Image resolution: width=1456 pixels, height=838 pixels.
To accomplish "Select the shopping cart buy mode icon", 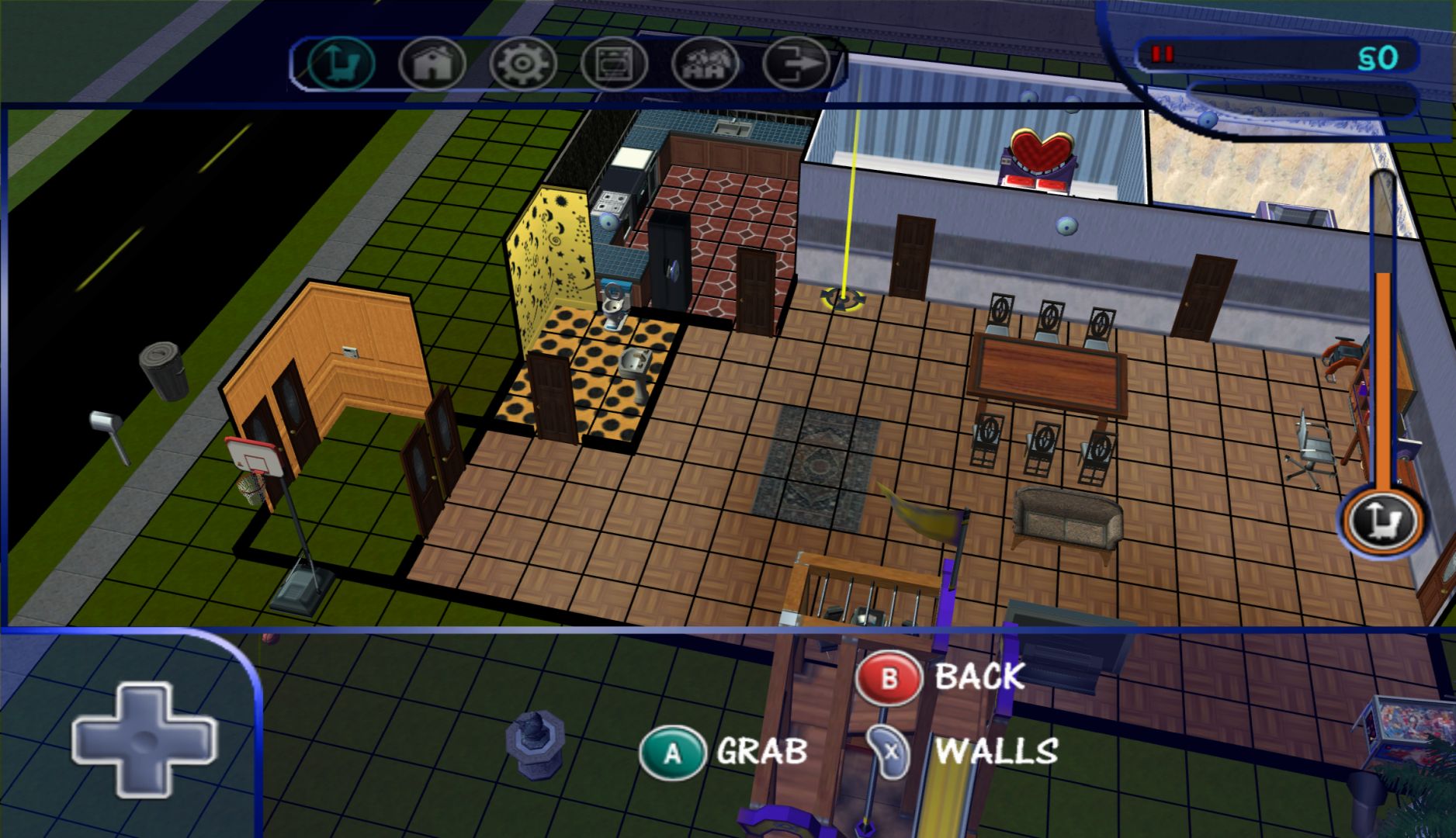I will pyautogui.click(x=341, y=64).
